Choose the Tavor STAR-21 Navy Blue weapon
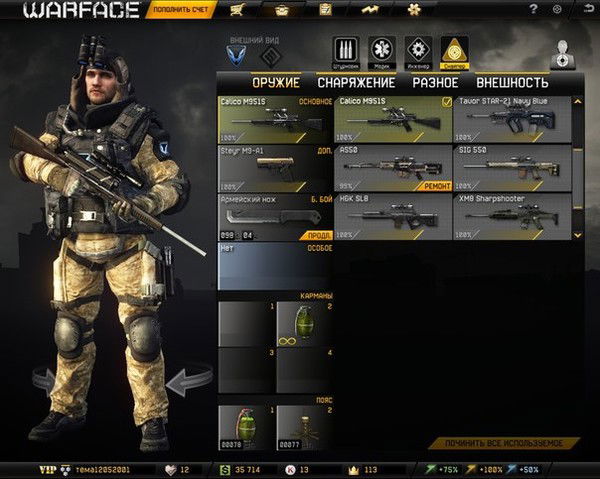The image size is (600, 479). (511, 120)
